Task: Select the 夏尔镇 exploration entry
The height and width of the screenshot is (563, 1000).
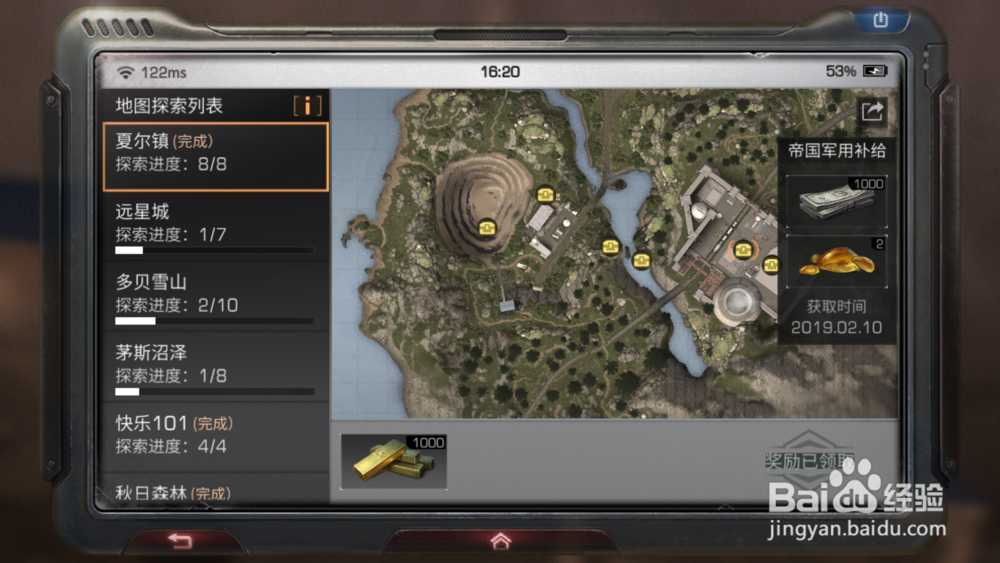Action: [215, 156]
